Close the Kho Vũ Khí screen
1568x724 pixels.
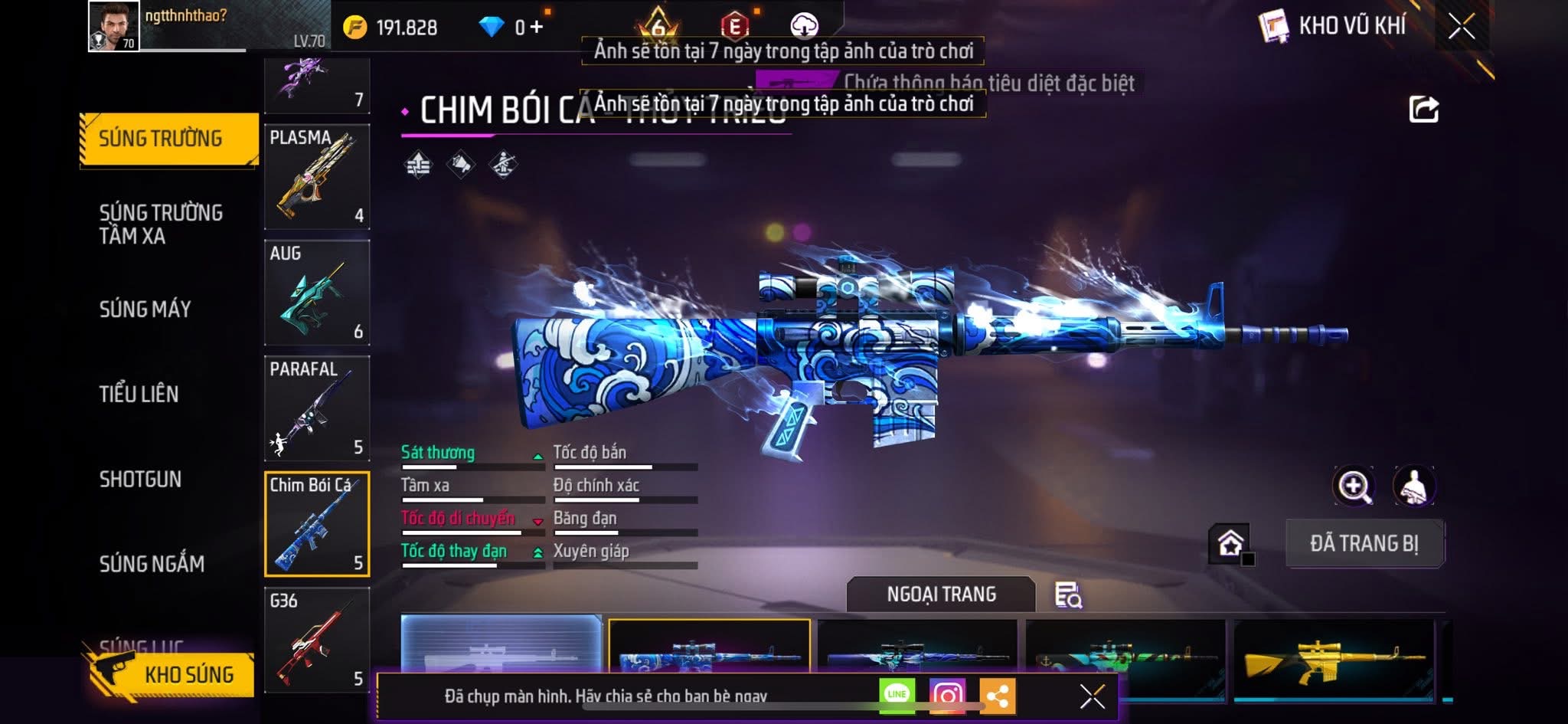(x=1462, y=27)
